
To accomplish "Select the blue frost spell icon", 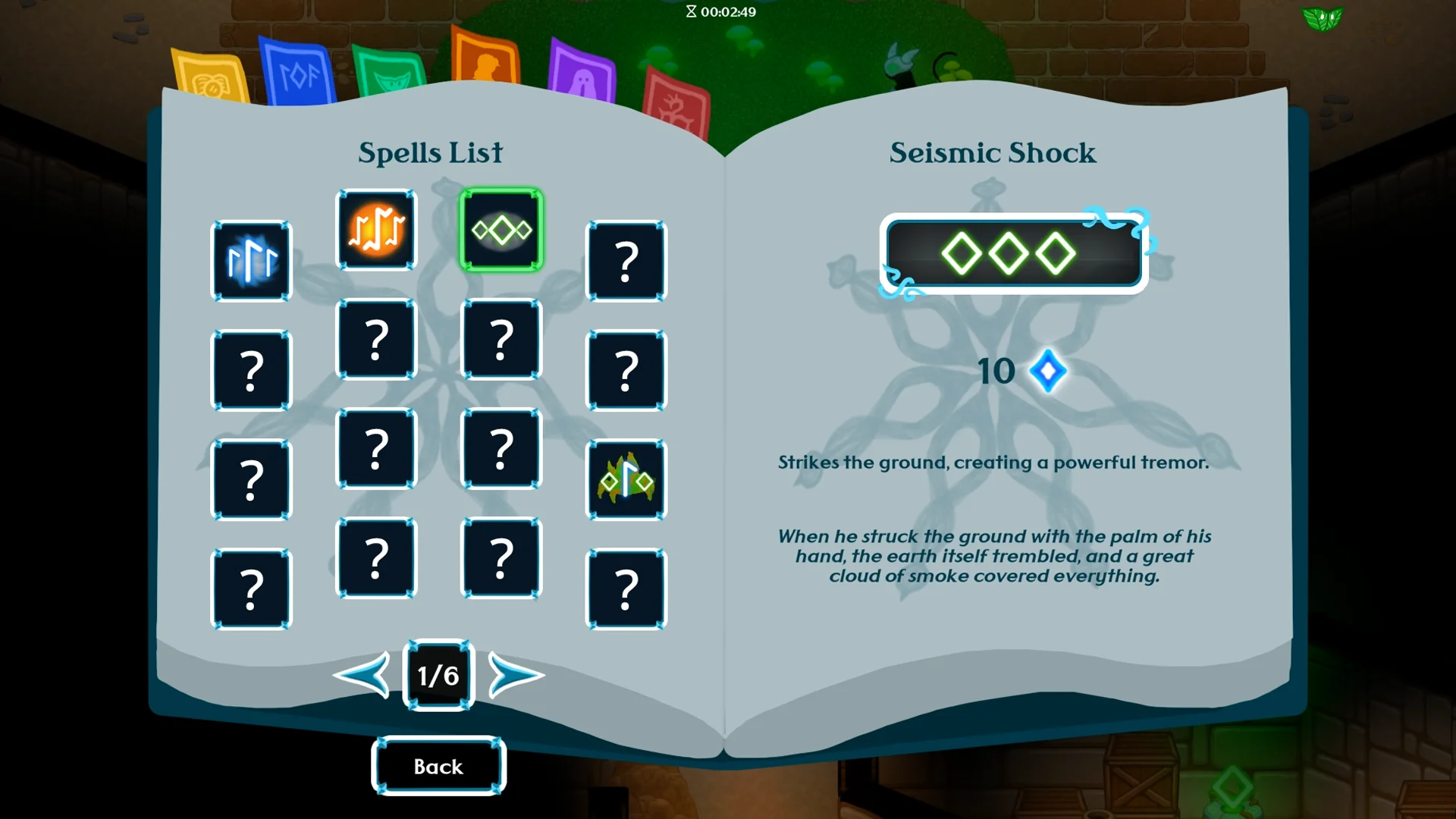I will click(x=251, y=262).
